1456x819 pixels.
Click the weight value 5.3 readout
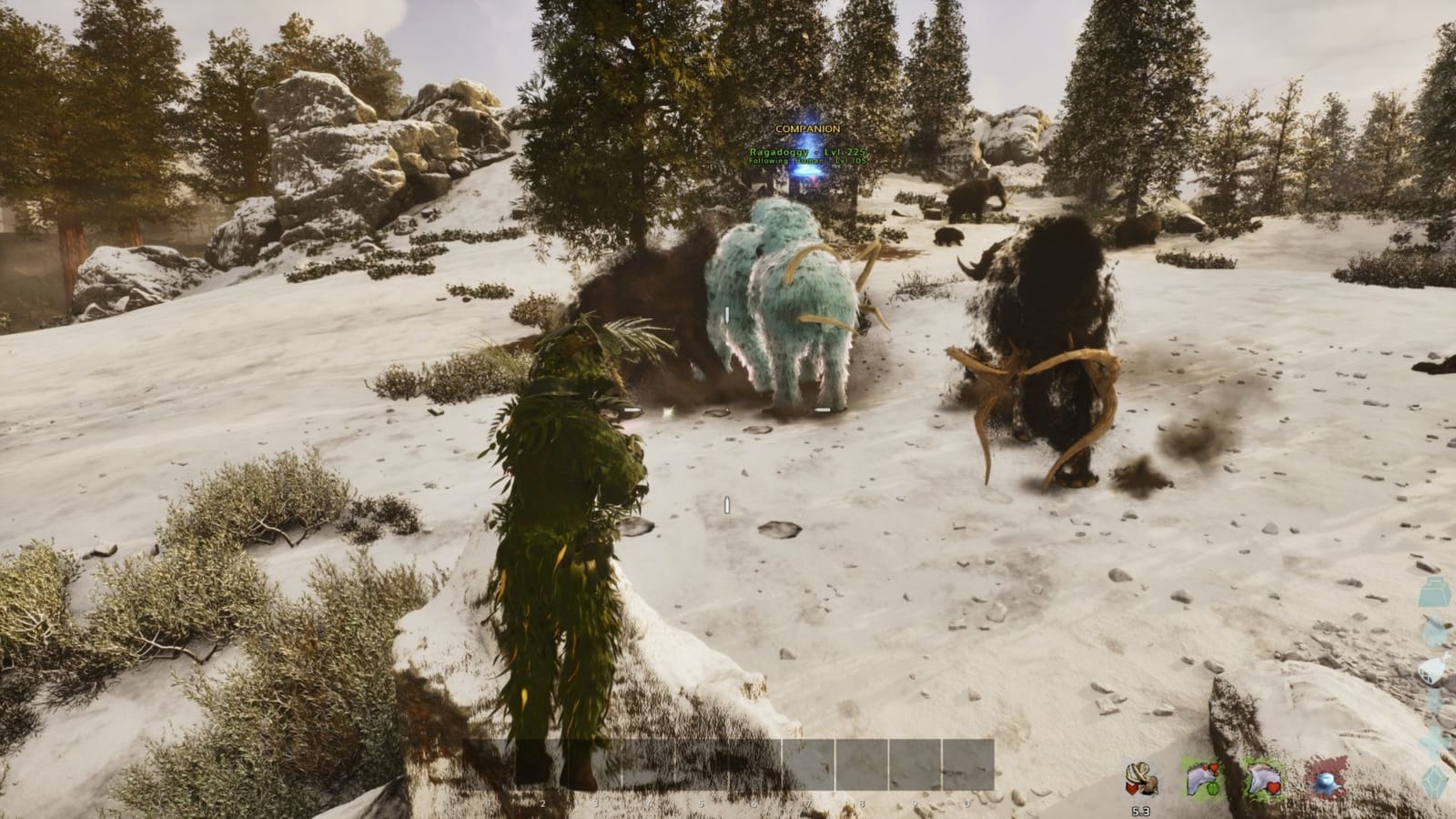pyautogui.click(x=1142, y=810)
